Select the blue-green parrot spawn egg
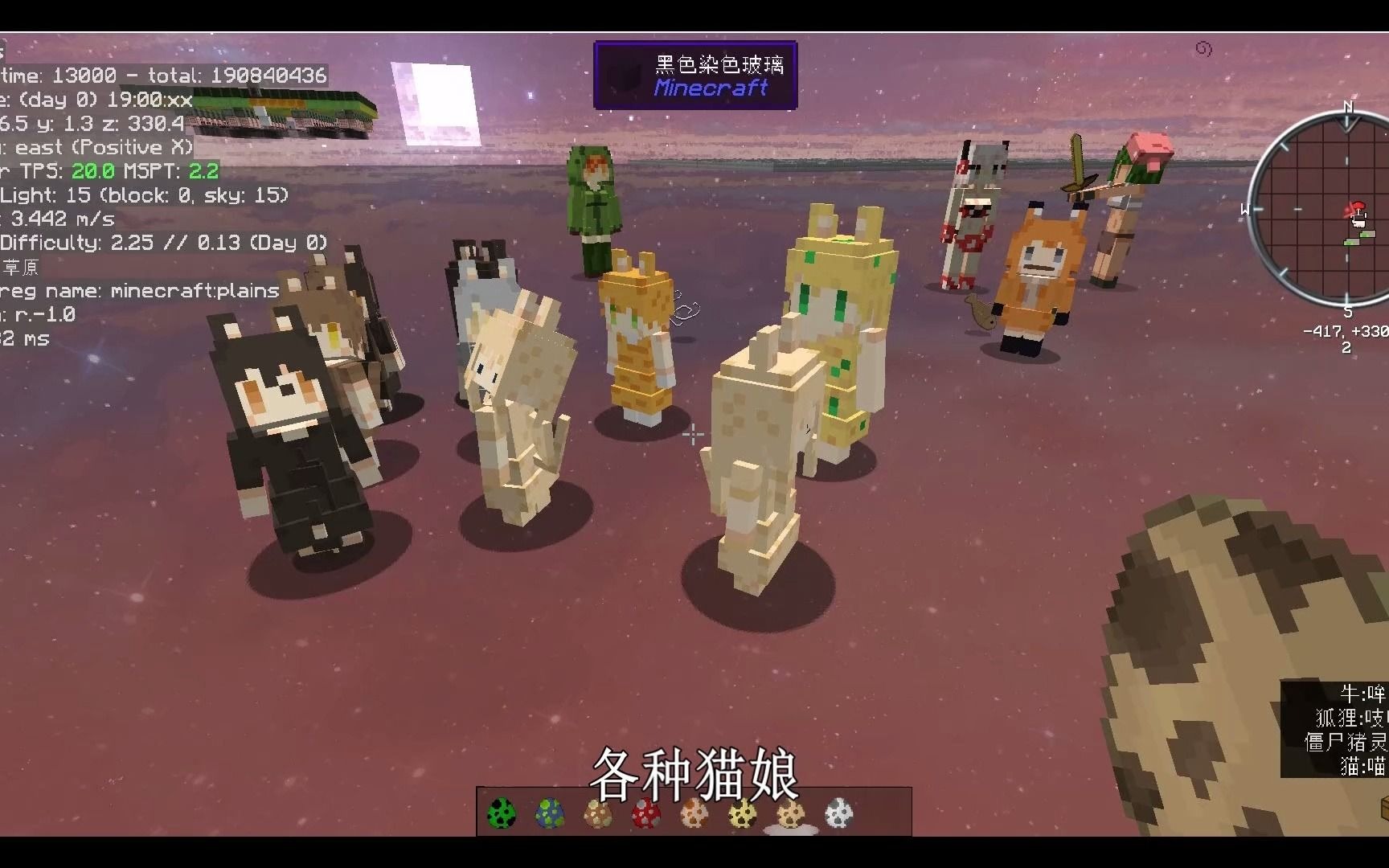 click(x=549, y=813)
